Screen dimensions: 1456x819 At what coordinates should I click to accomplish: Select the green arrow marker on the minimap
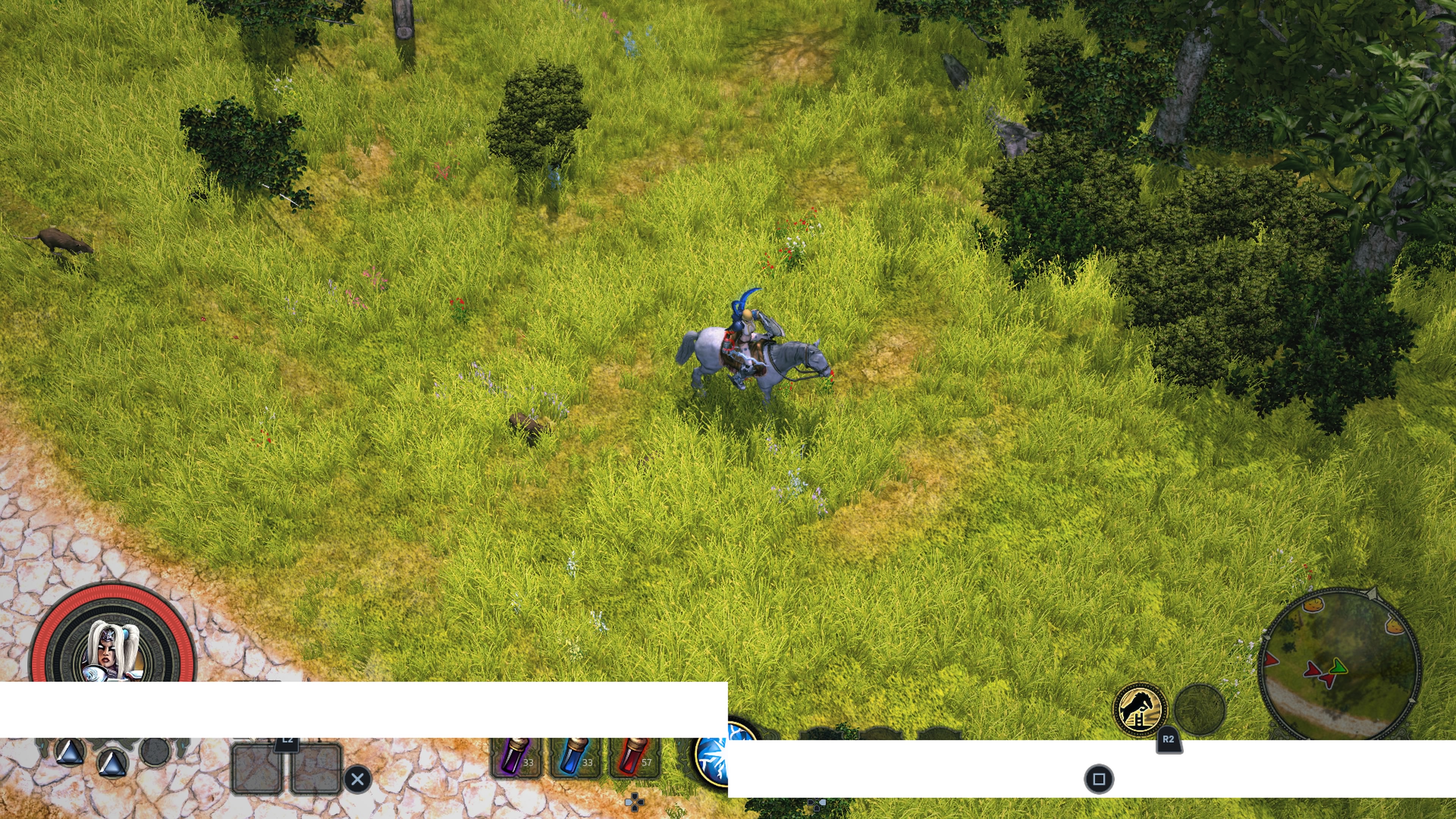pyautogui.click(x=1338, y=667)
